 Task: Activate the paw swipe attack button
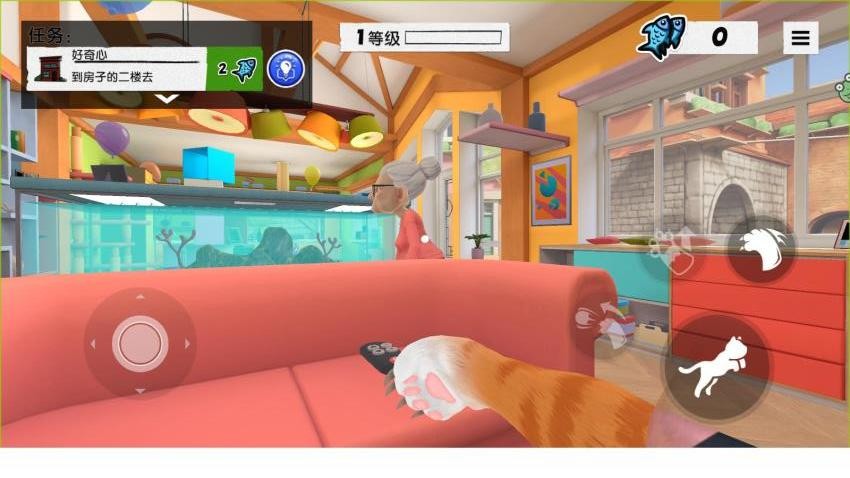coord(761,249)
